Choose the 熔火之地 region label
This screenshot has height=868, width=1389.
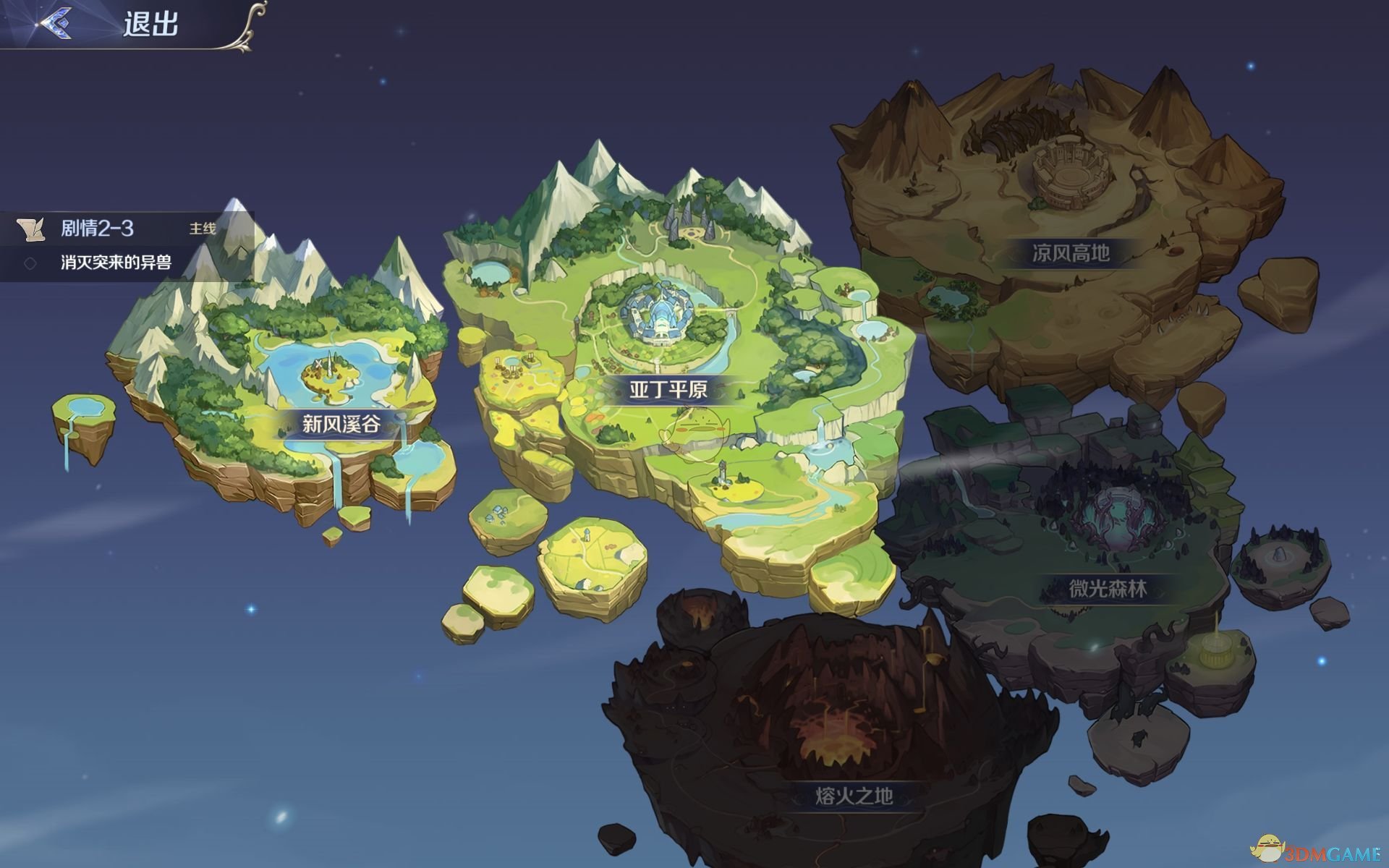[854, 796]
